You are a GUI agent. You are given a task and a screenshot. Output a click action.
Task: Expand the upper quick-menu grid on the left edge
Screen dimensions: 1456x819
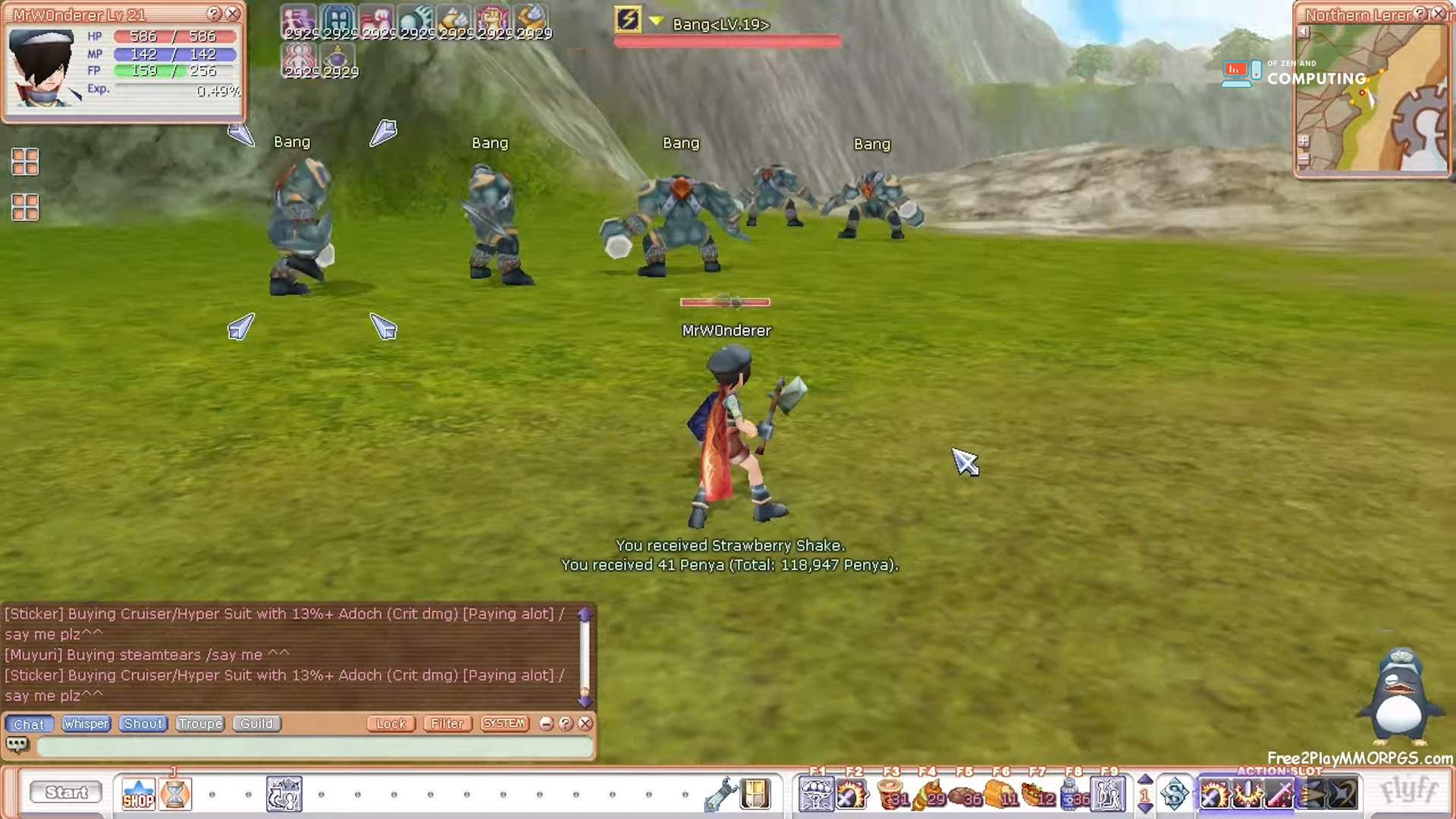point(25,162)
